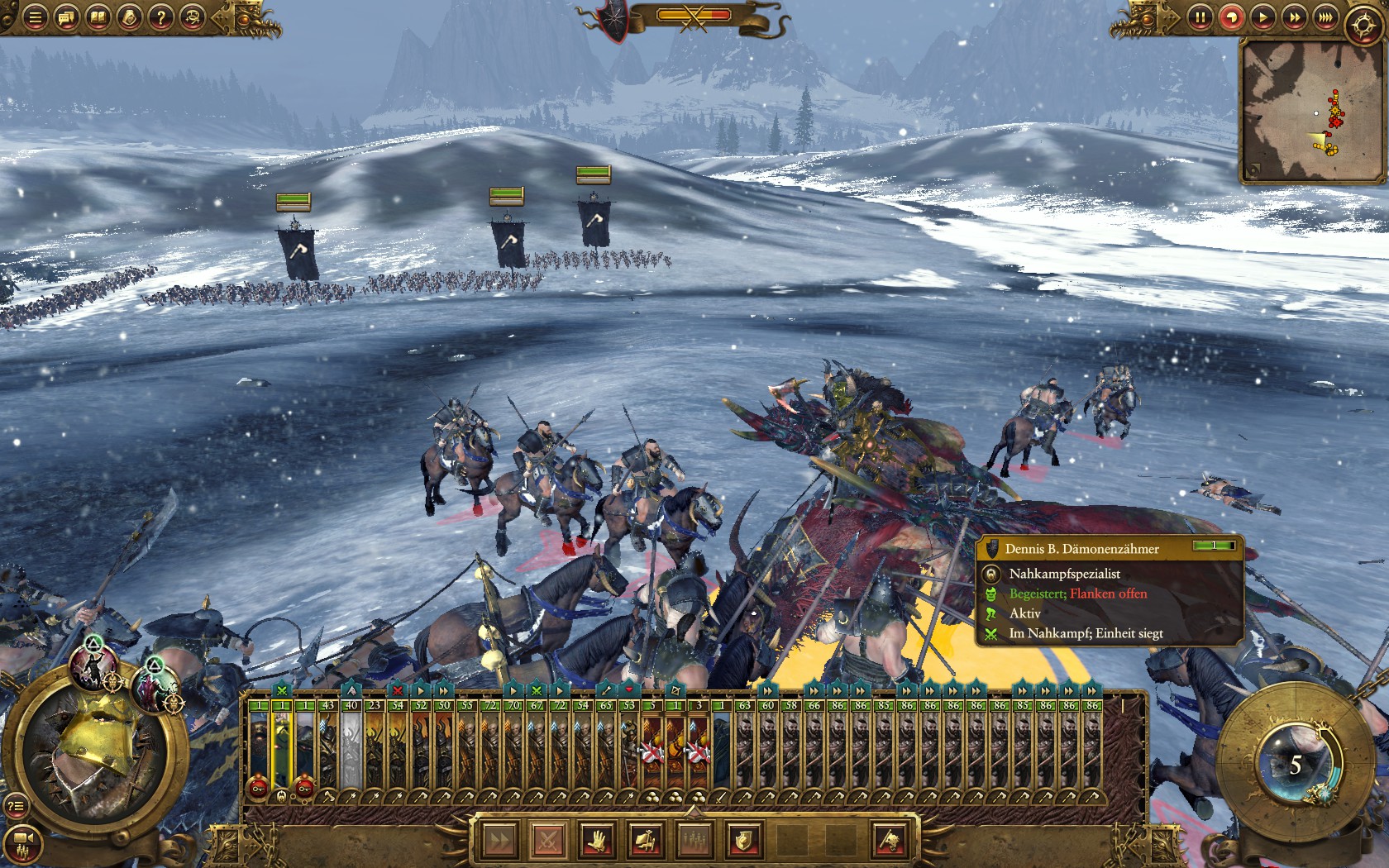
Task: Click the raised hand halt button
Action: (x=595, y=841)
